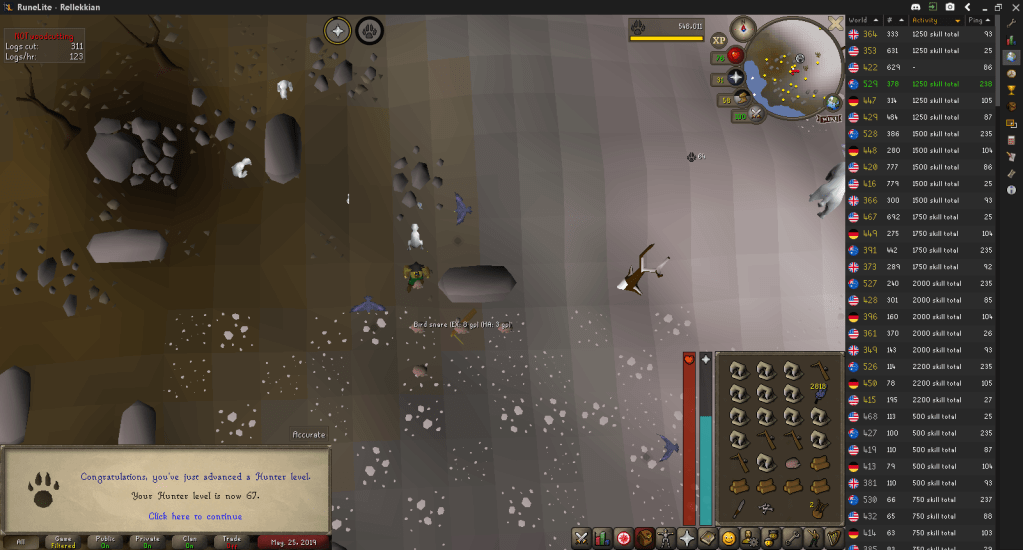
Task: Switch to the Worn Equipment tab
Action: 667,538
